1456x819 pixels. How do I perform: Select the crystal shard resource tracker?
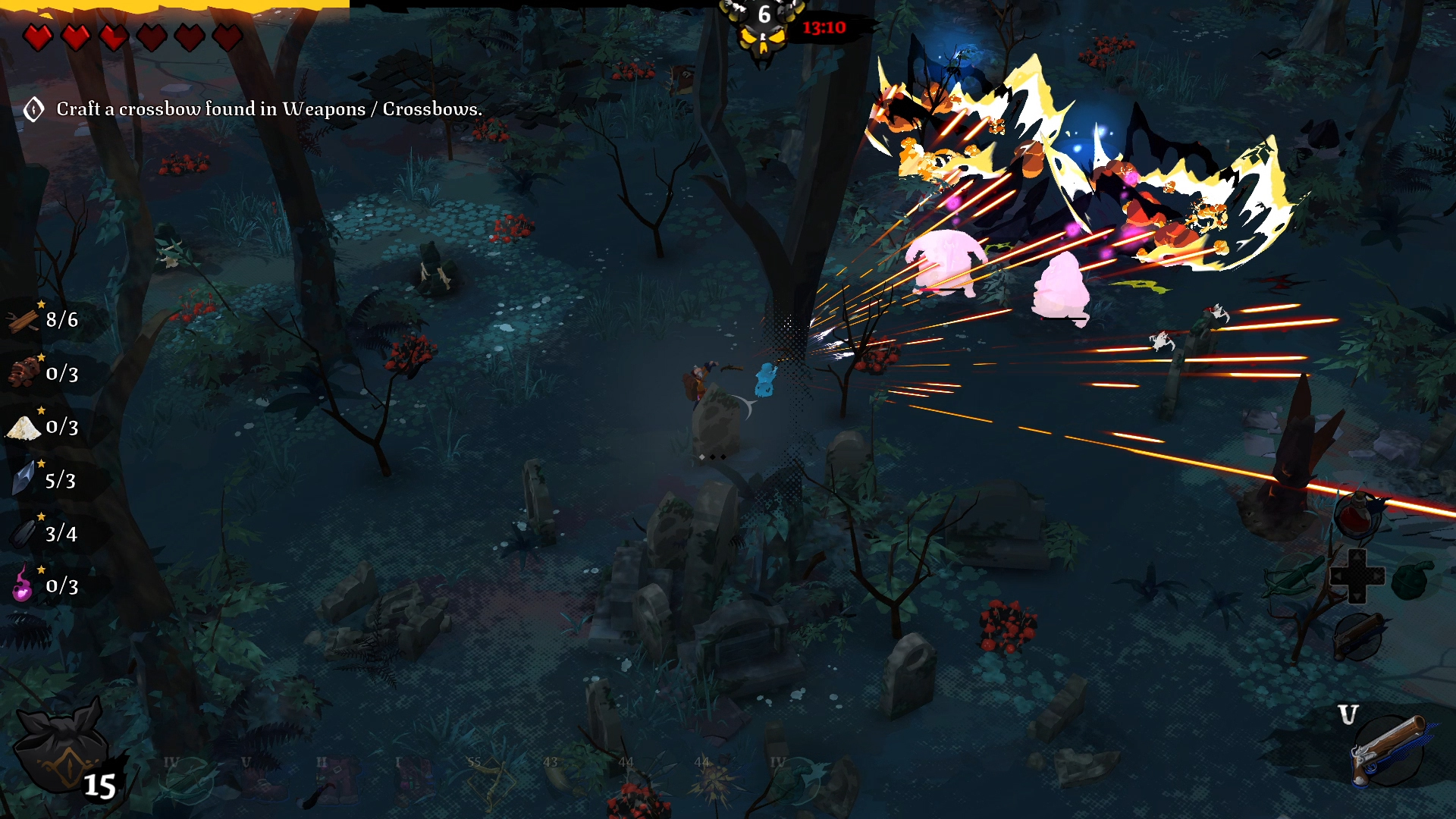[x=23, y=480]
